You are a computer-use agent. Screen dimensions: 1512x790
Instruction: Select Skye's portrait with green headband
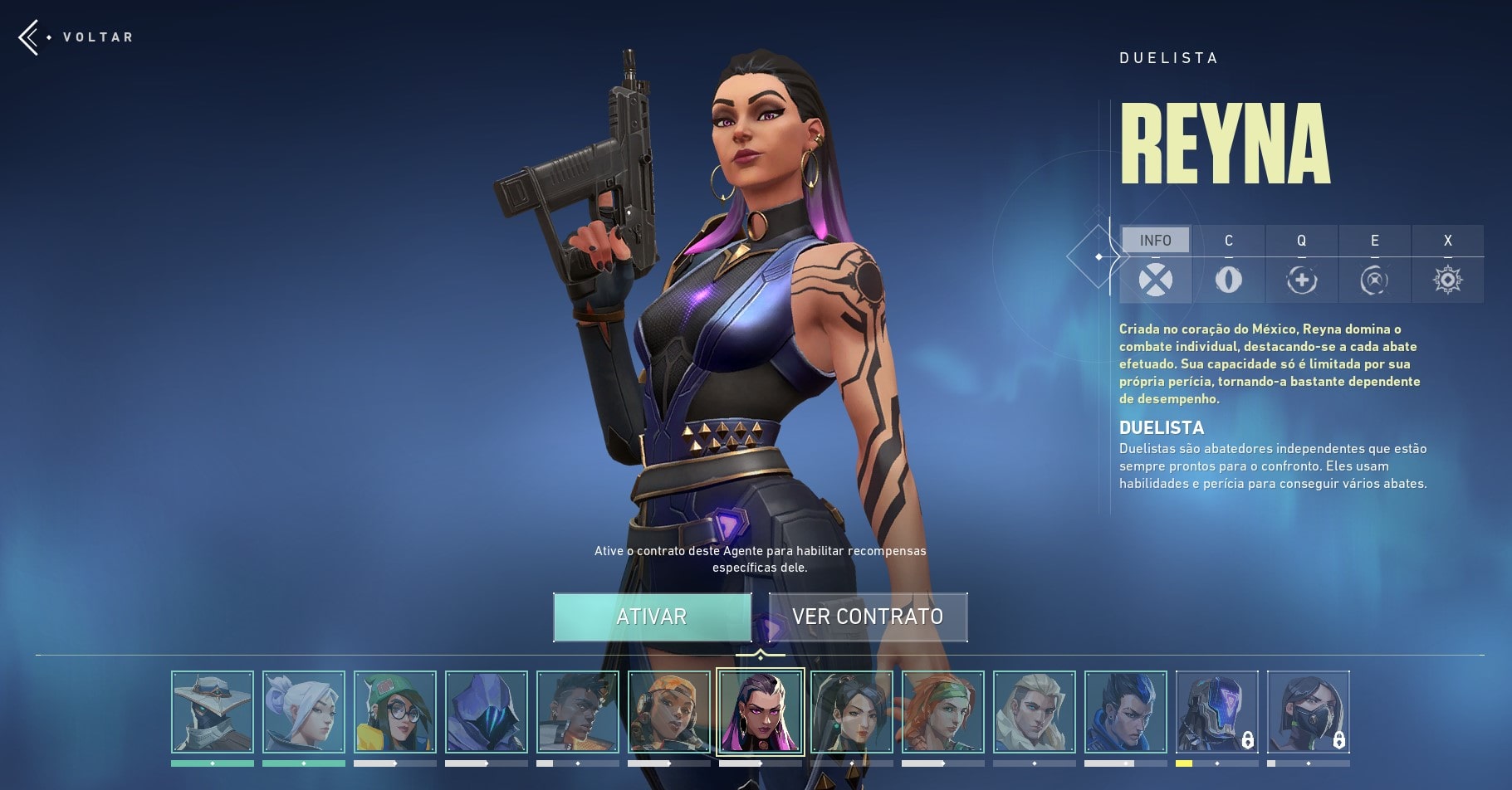[943, 712]
